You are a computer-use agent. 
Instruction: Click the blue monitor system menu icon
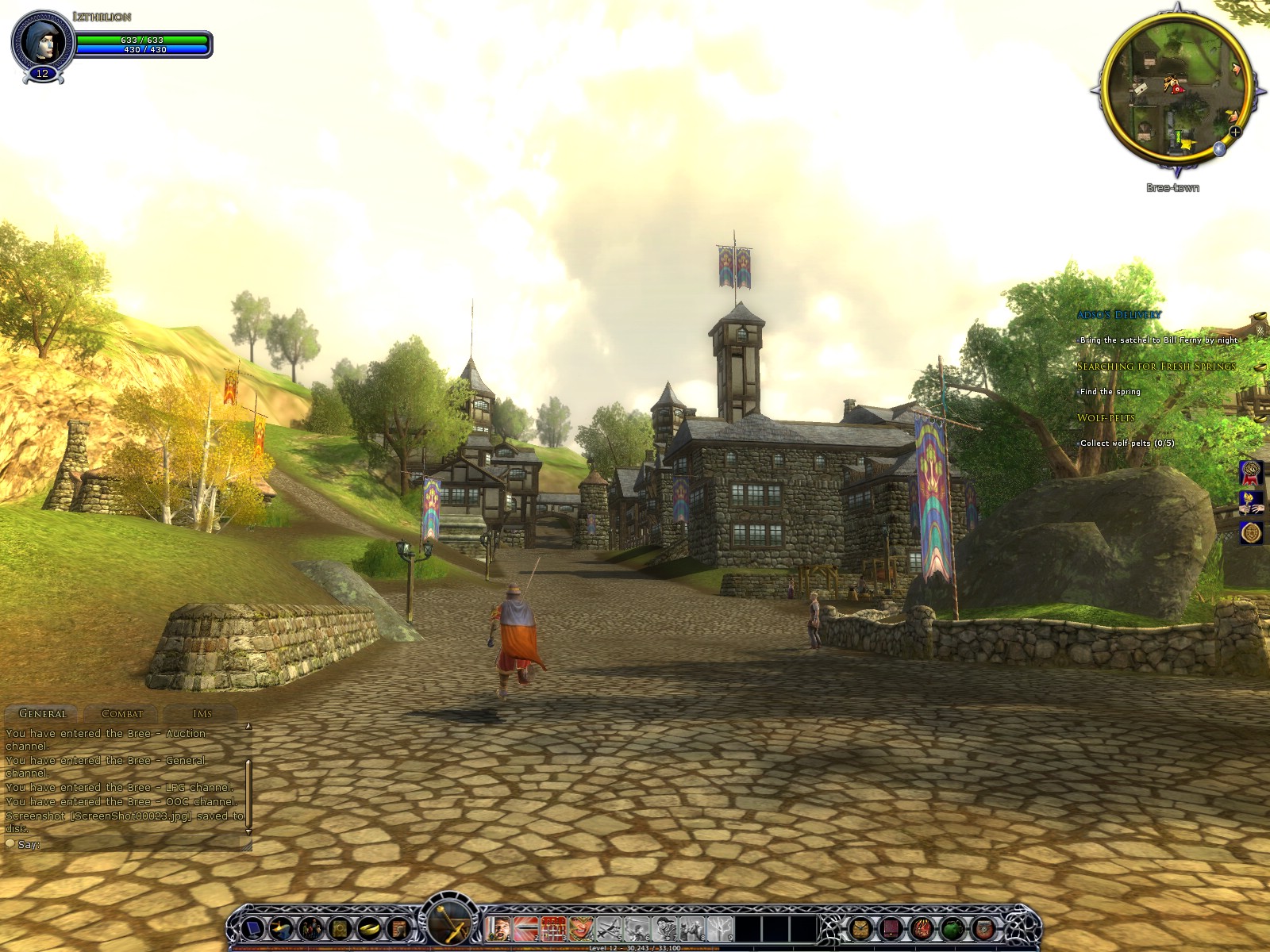[252, 927]
